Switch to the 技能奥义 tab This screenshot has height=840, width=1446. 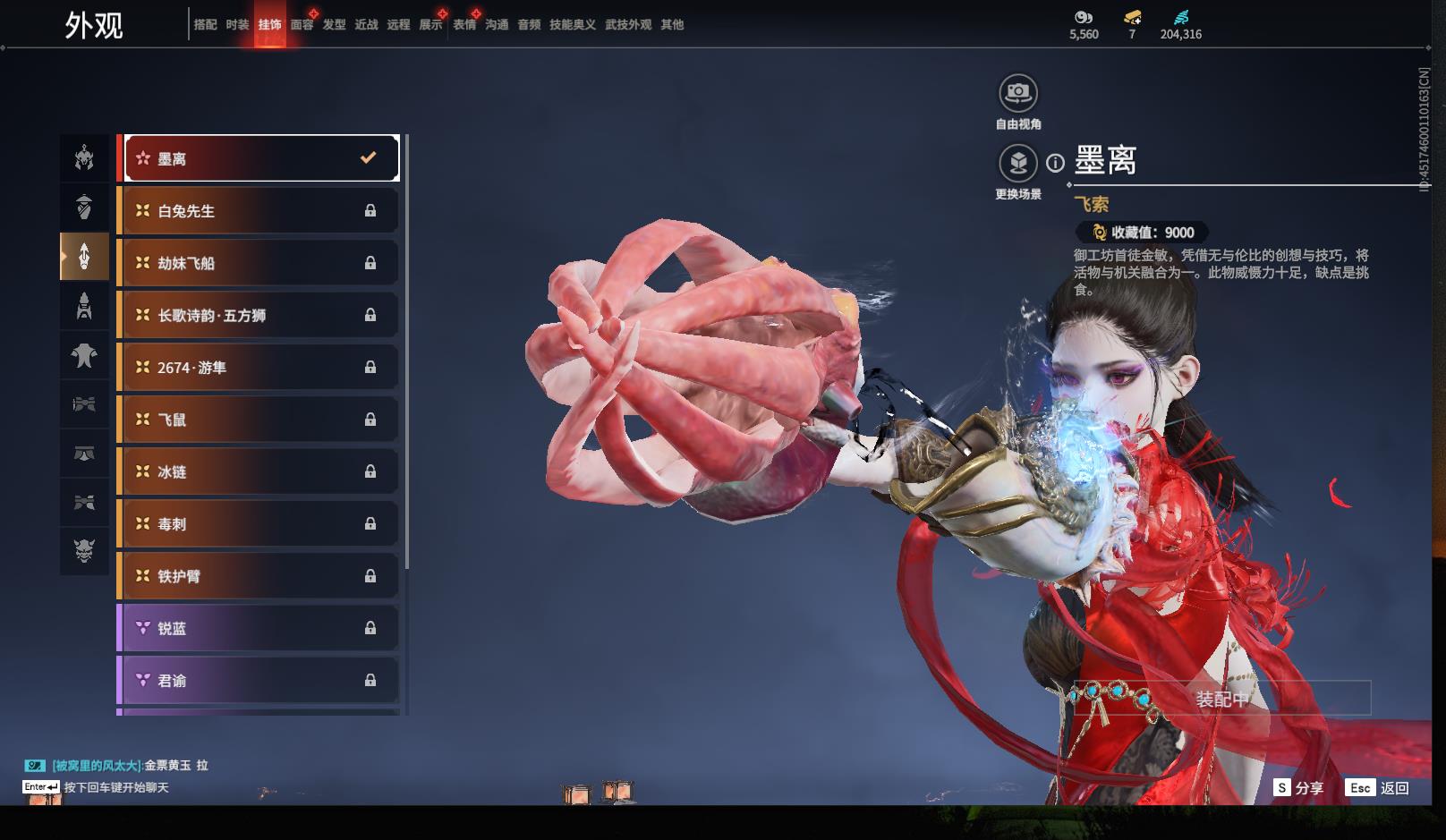[x=572, y=25]
